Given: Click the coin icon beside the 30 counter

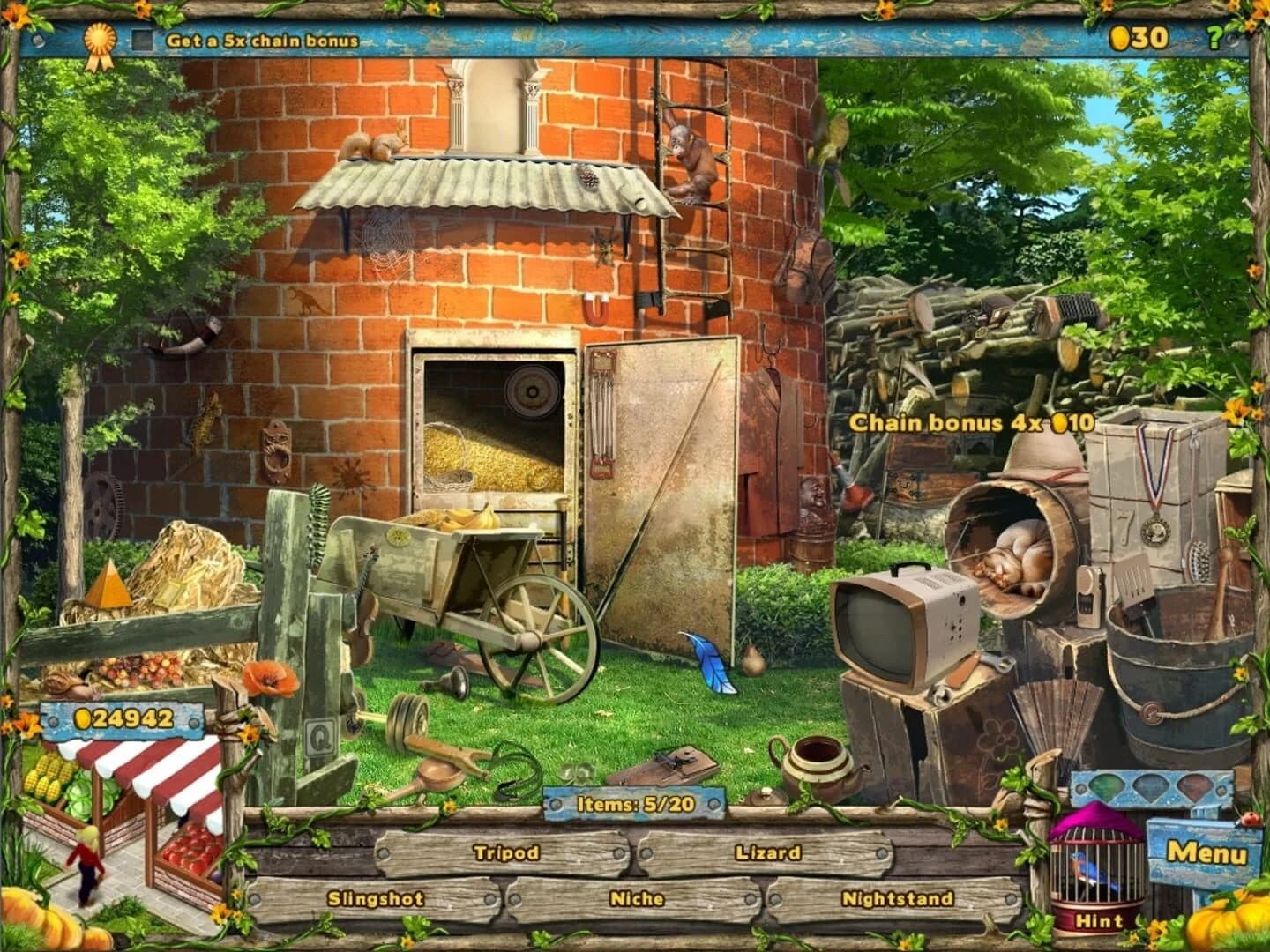Looking at the screenshot, I should tap(1118, 37).
